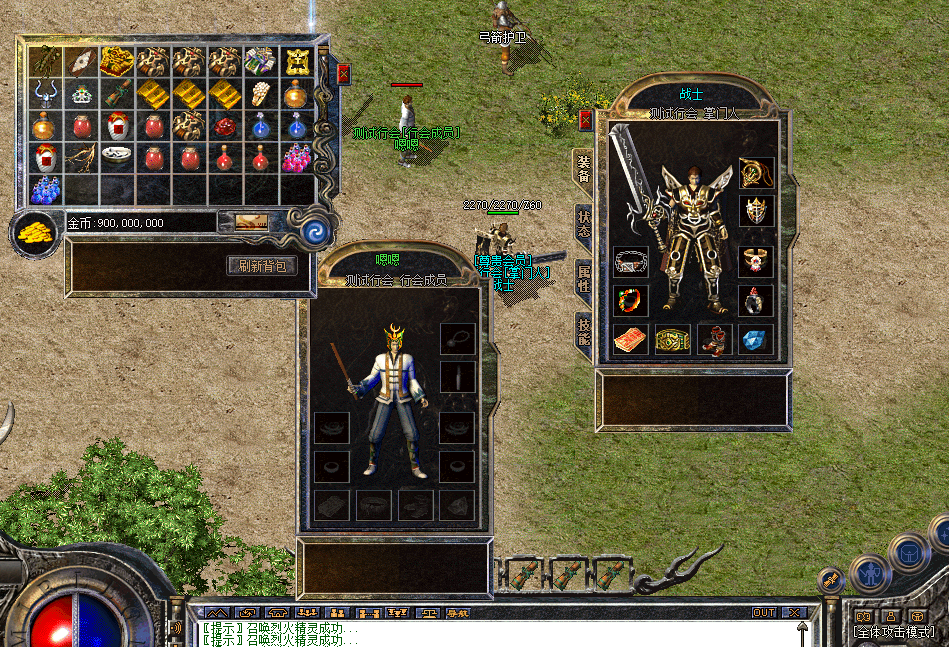Select the equipped silver bracelet slot
949x647 pixels.
click(x=630, y=262)
